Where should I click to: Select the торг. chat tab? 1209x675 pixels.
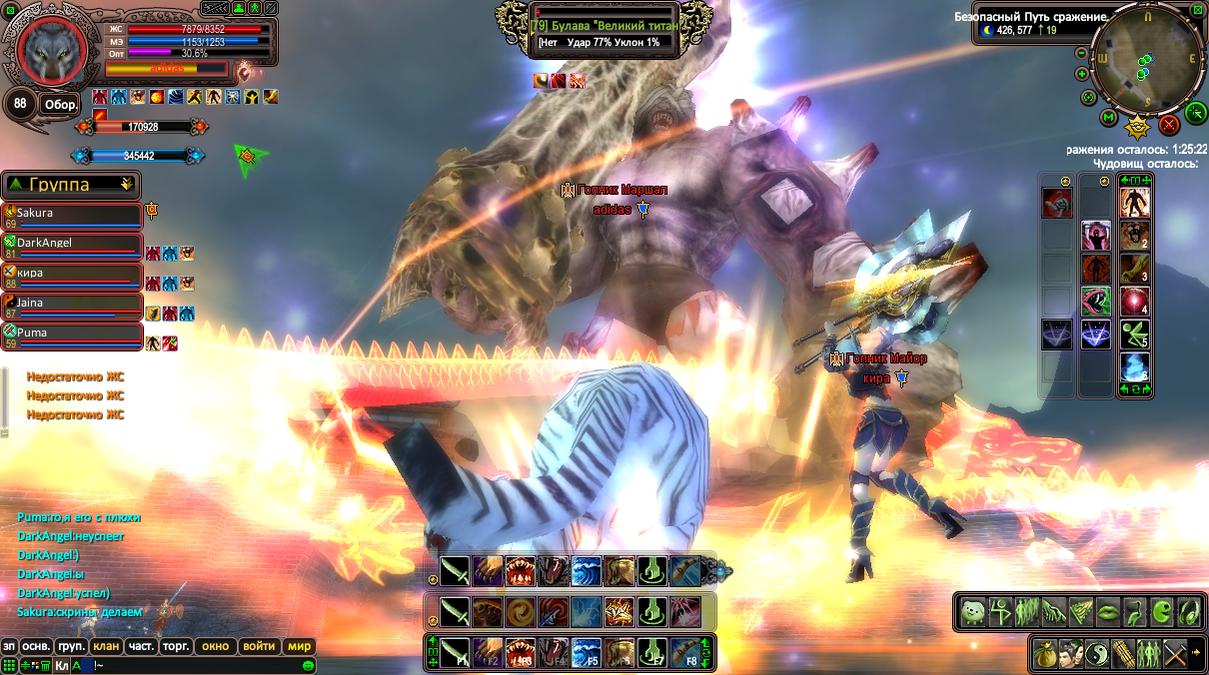pos(176,646)
